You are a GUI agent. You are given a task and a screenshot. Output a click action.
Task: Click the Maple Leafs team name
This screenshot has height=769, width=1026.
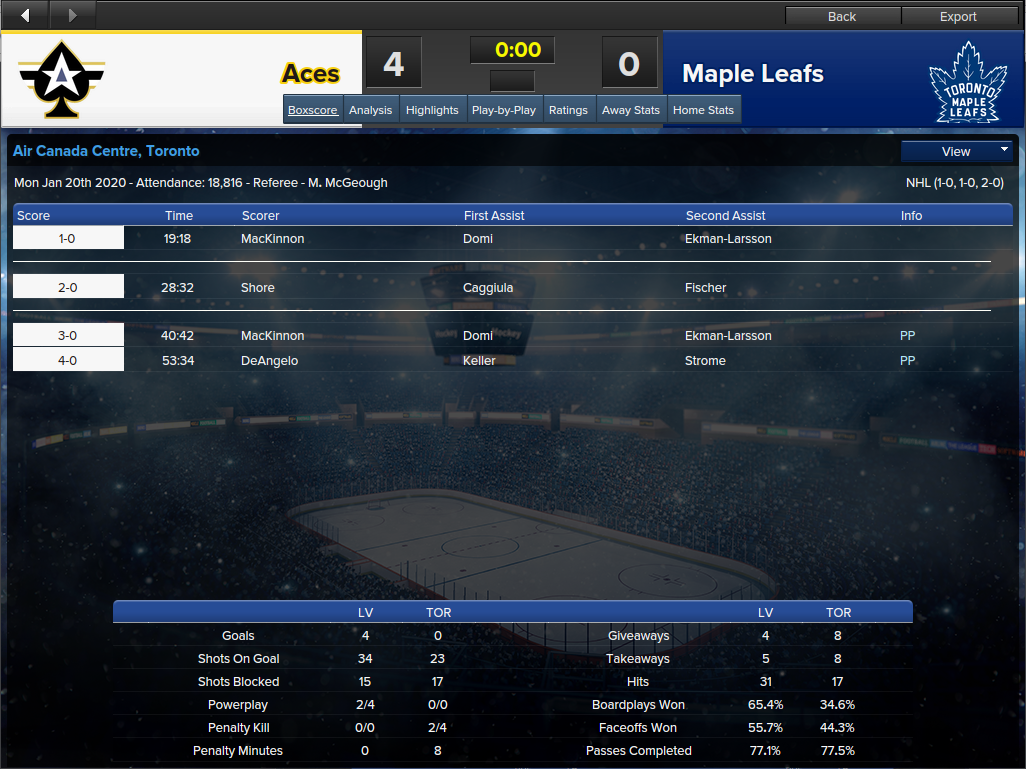coord(753,74)
